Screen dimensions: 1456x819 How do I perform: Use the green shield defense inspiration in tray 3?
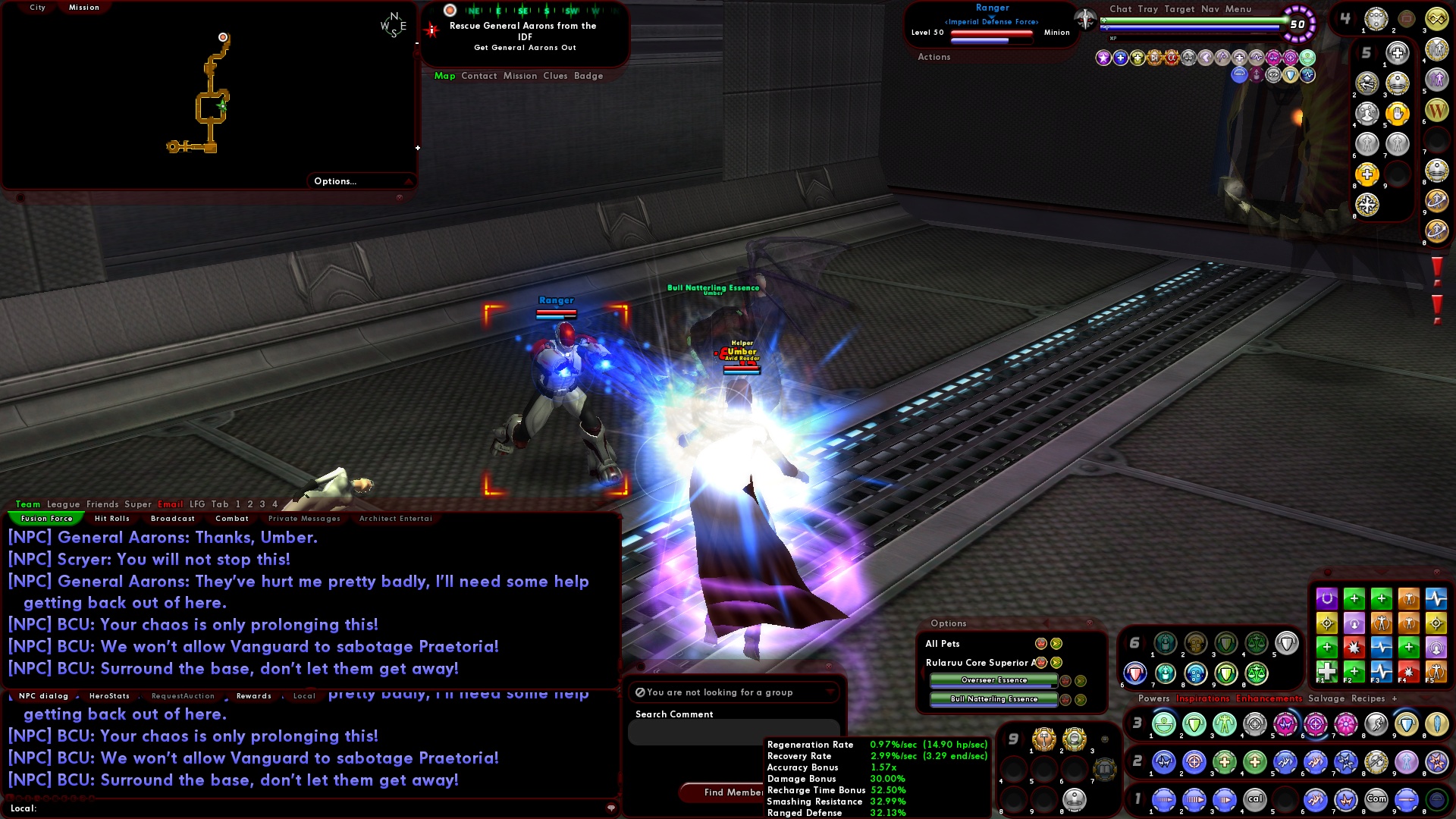[1193, 724]
